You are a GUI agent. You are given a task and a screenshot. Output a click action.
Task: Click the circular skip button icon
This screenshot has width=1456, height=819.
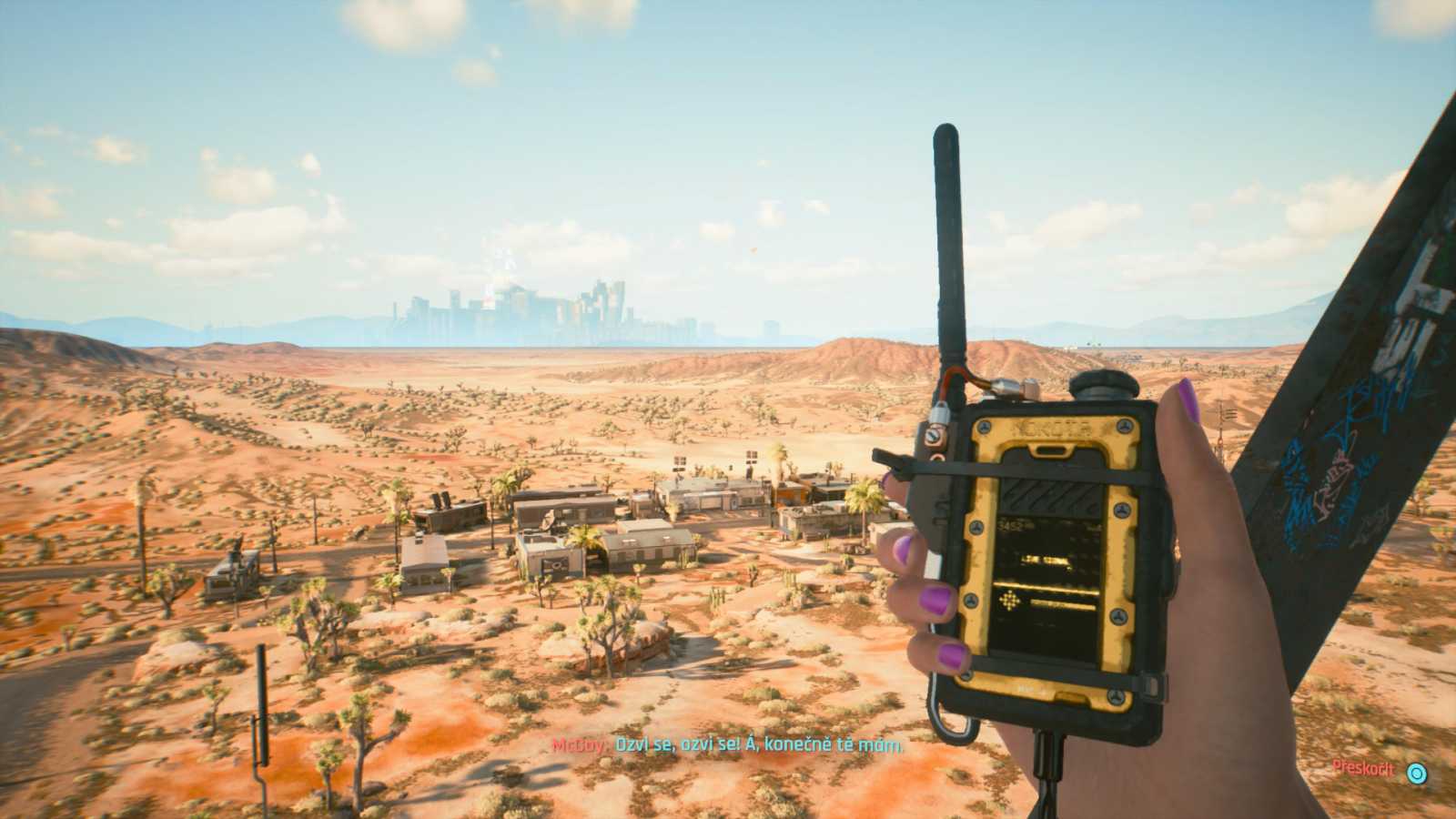point(1417,773)
